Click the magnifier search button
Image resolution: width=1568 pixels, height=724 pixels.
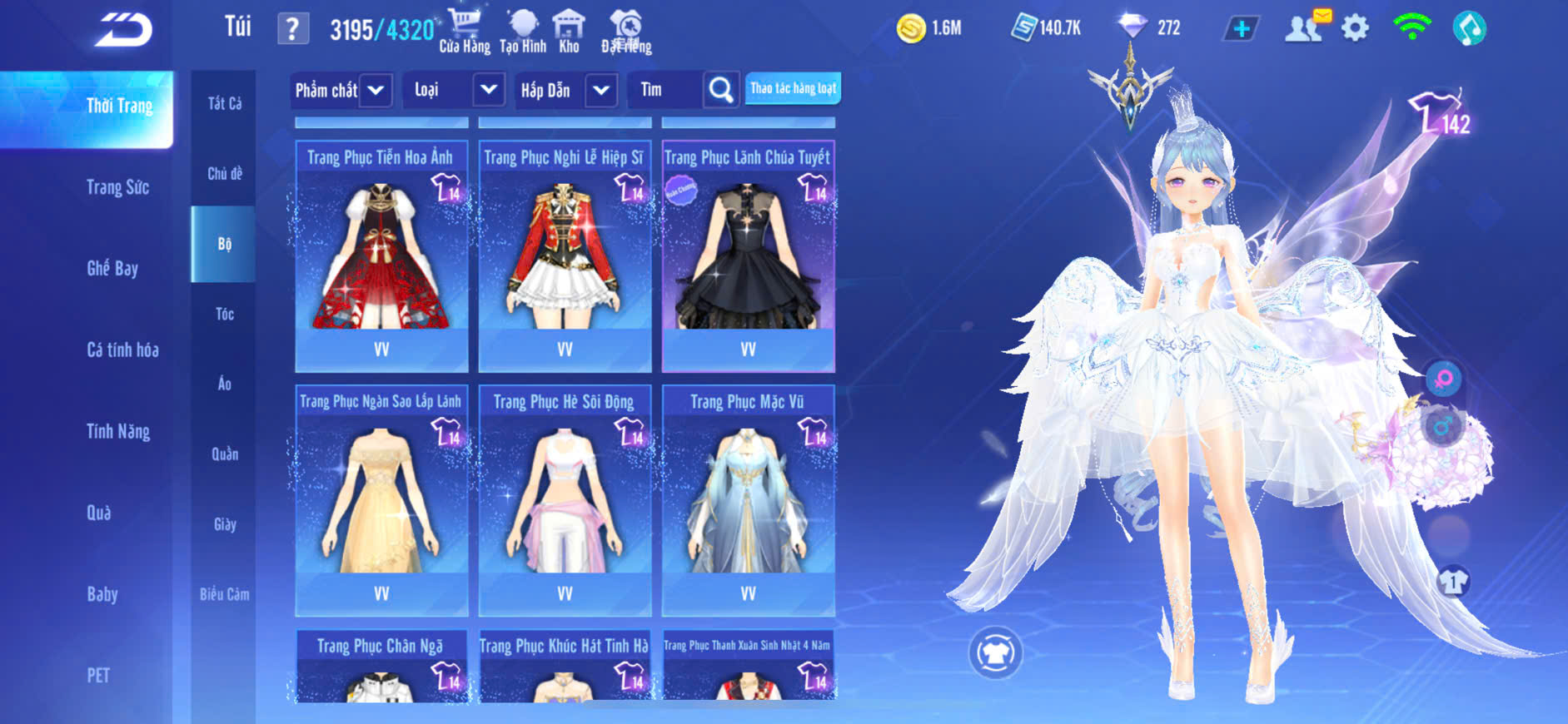(721, 90)
